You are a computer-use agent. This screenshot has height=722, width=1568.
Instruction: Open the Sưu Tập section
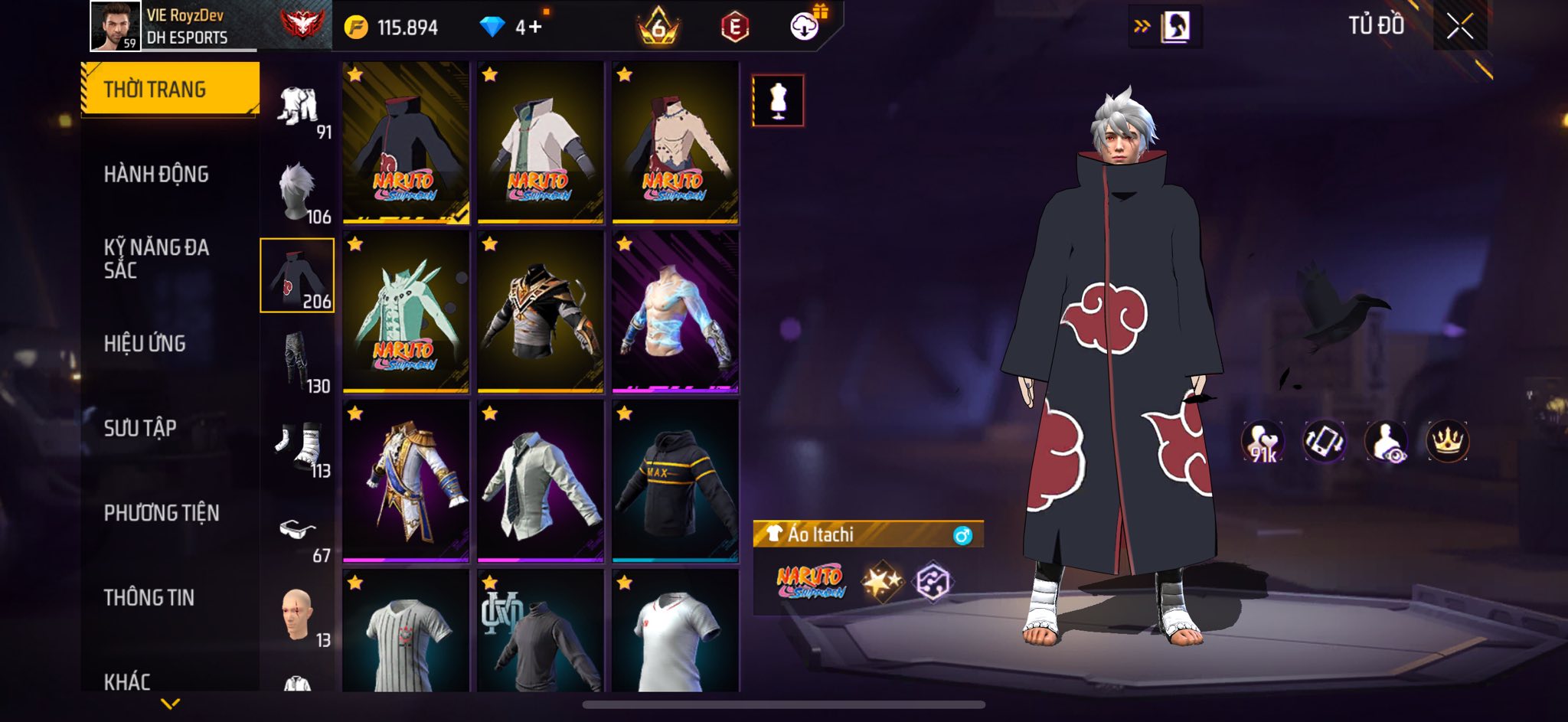click(140, 428)
